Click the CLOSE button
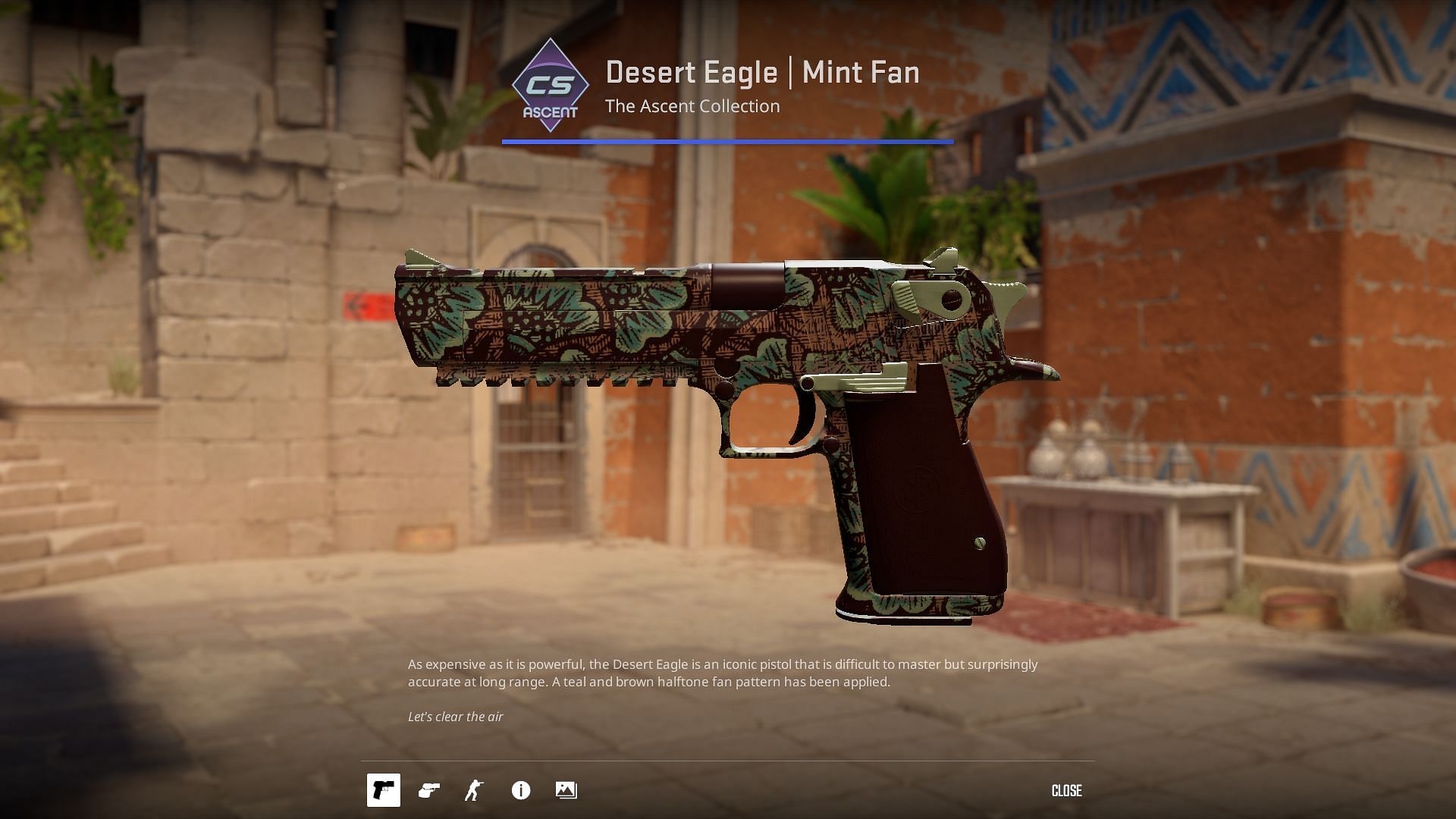The image size is (1456, 819). pos(1066,790)
